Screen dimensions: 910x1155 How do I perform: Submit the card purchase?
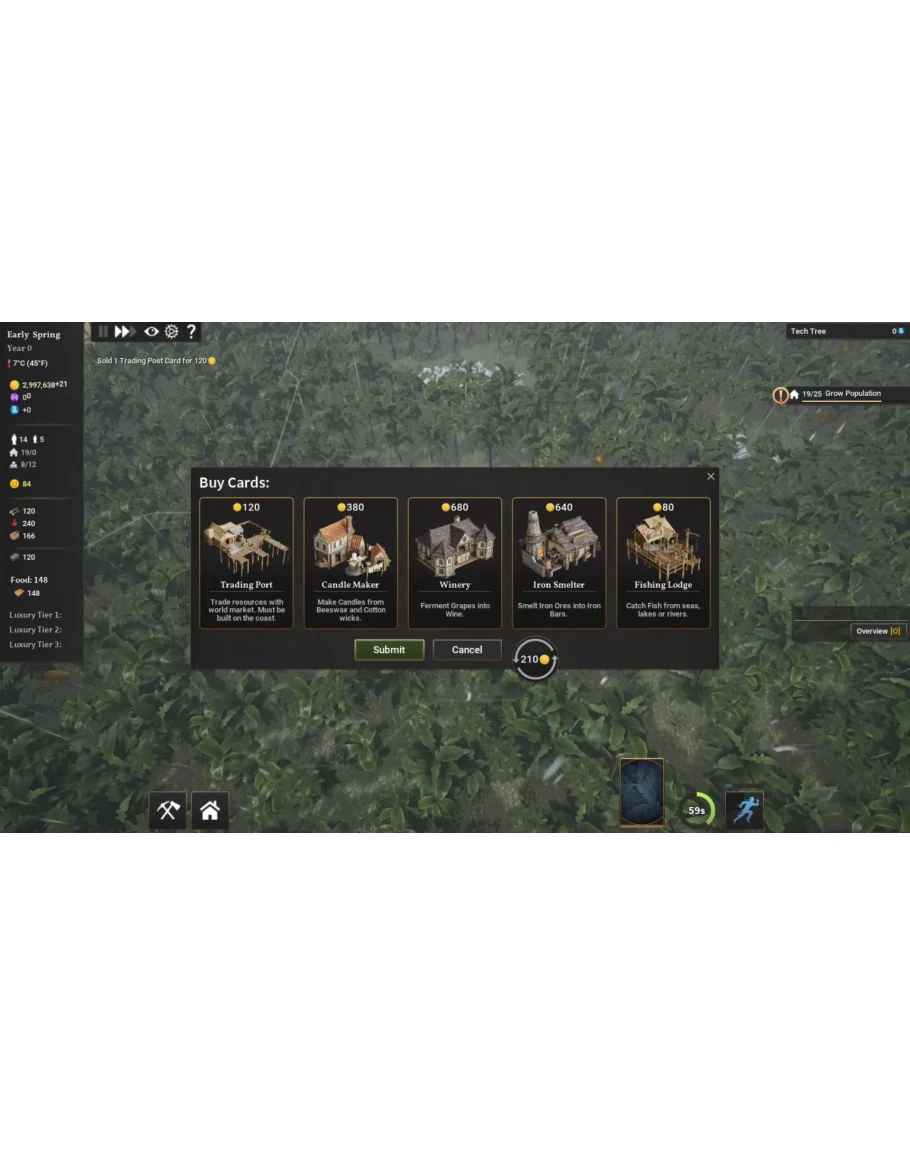point(389,650)
